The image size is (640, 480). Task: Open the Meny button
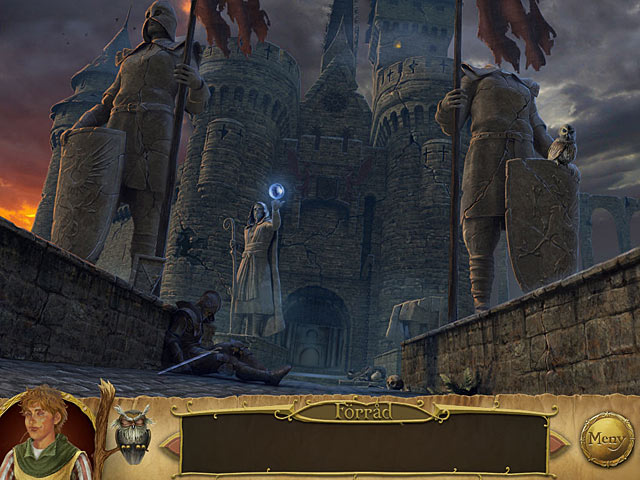(x=606, y=438)
